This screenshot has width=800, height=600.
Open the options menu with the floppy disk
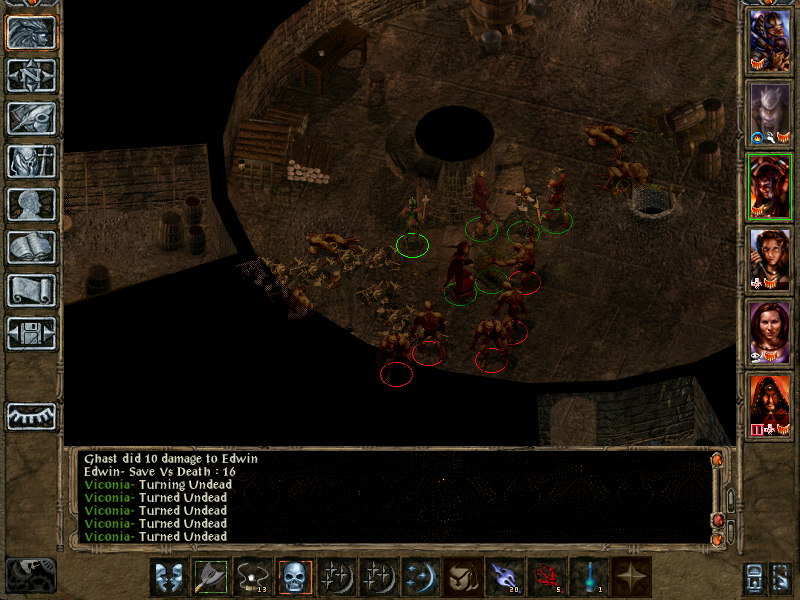pos(32,333)
